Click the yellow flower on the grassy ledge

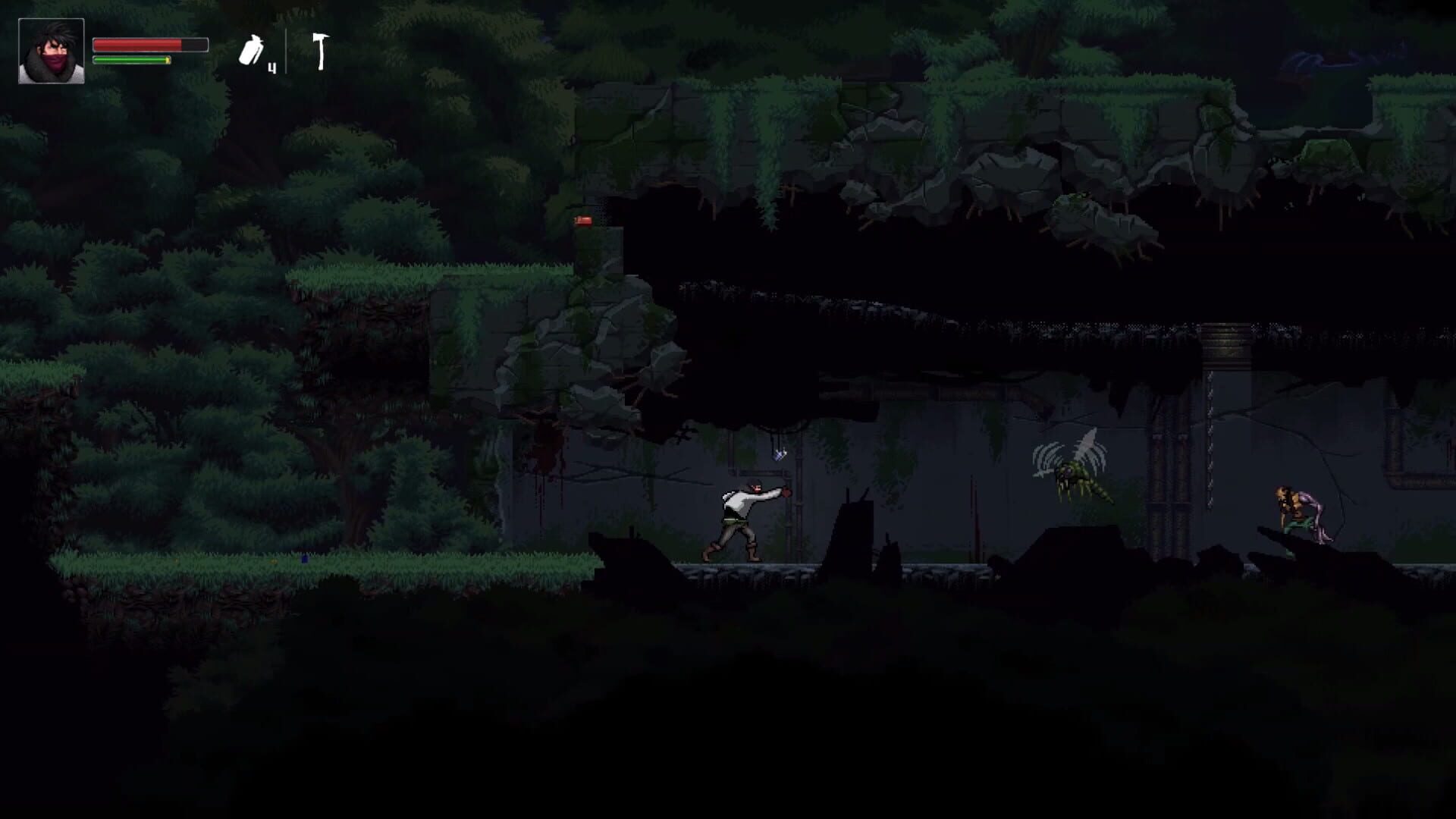tap(274, 562)
